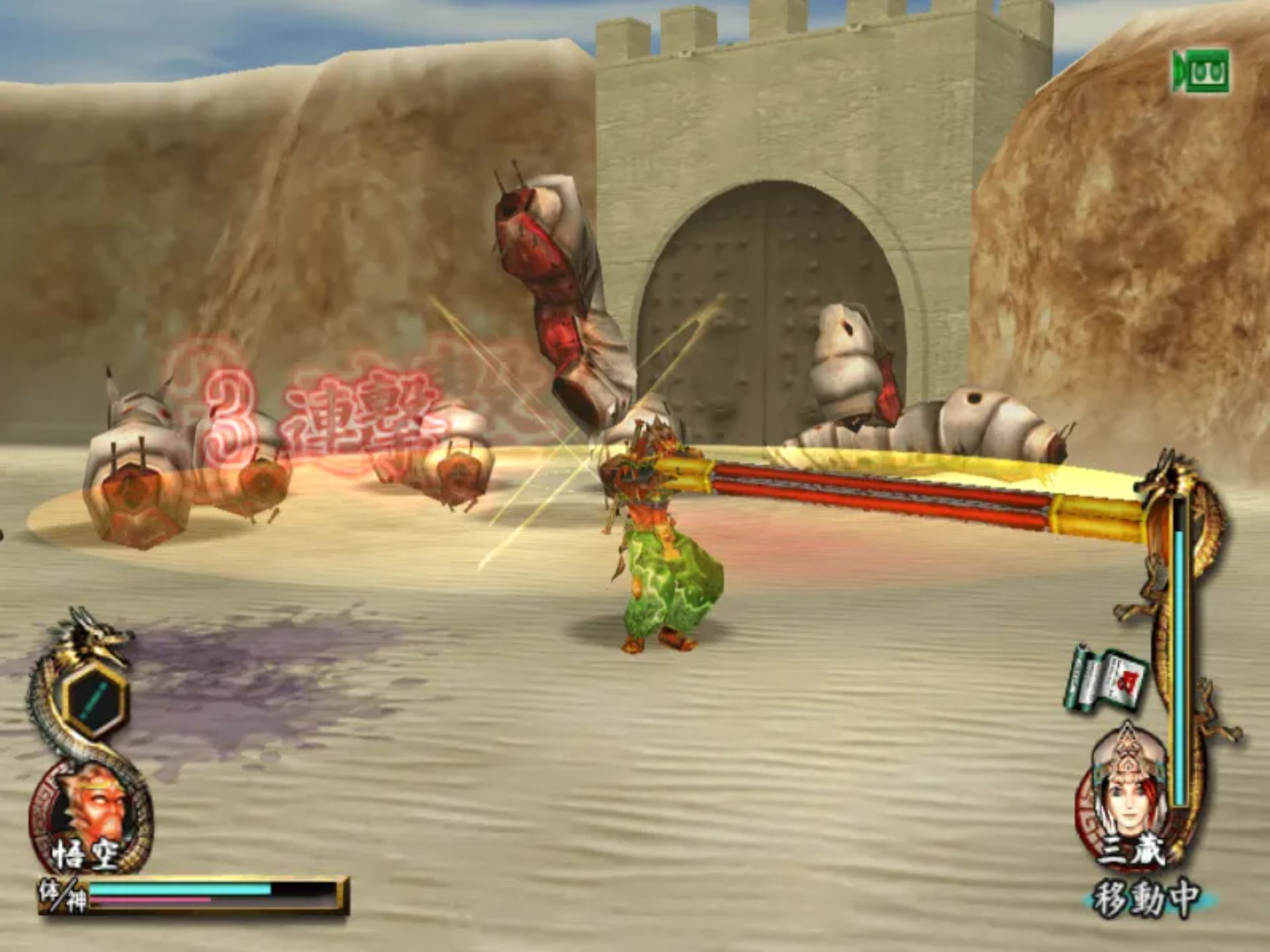Viewport: 1270px width, 952px height.
Task: Click the hexagonal staff weapon icon
Action: 96,700
